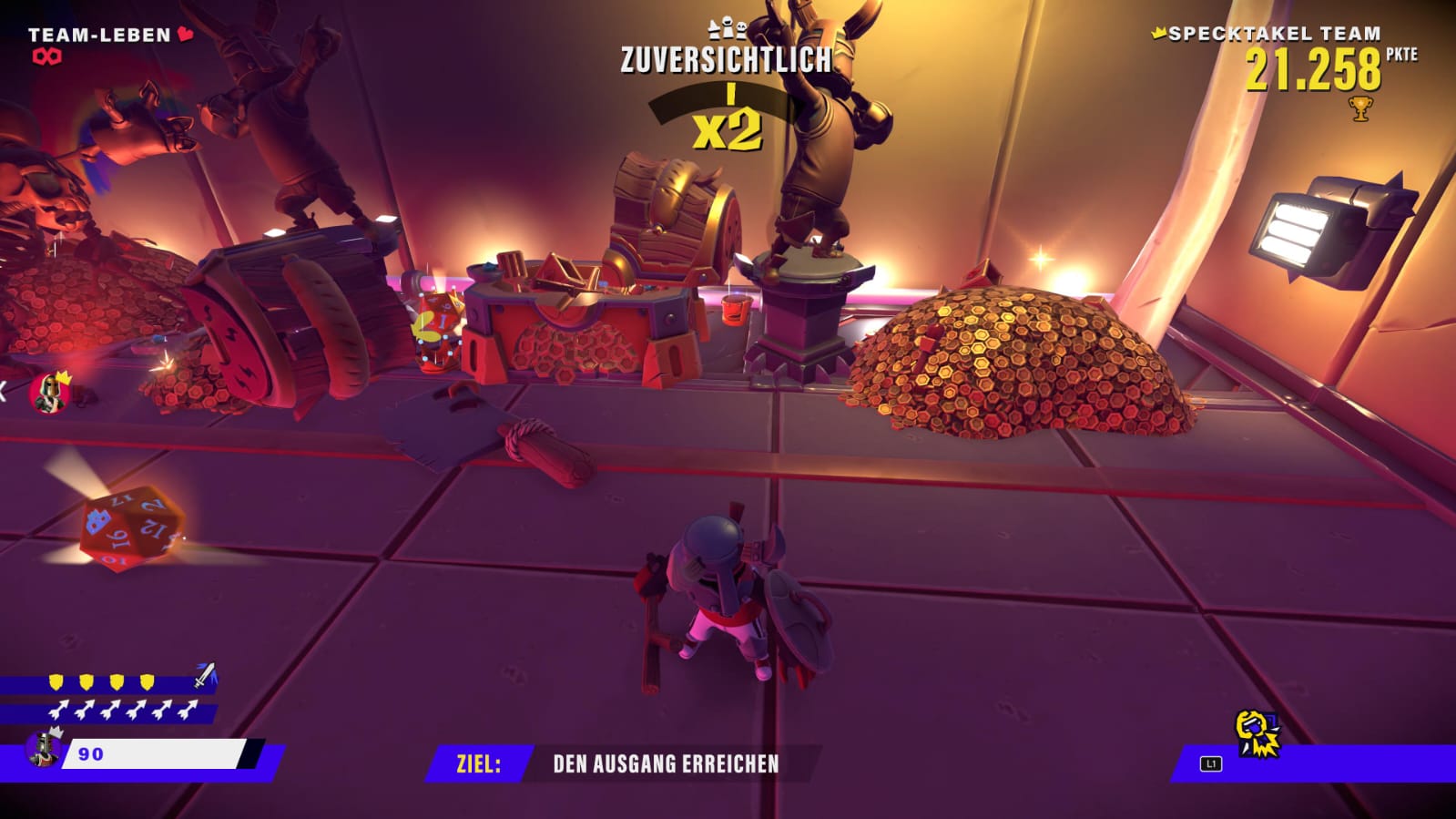
Task: Click the objective tracker 'Den Ausgang erreichen'
Action: tap(665, 763)
